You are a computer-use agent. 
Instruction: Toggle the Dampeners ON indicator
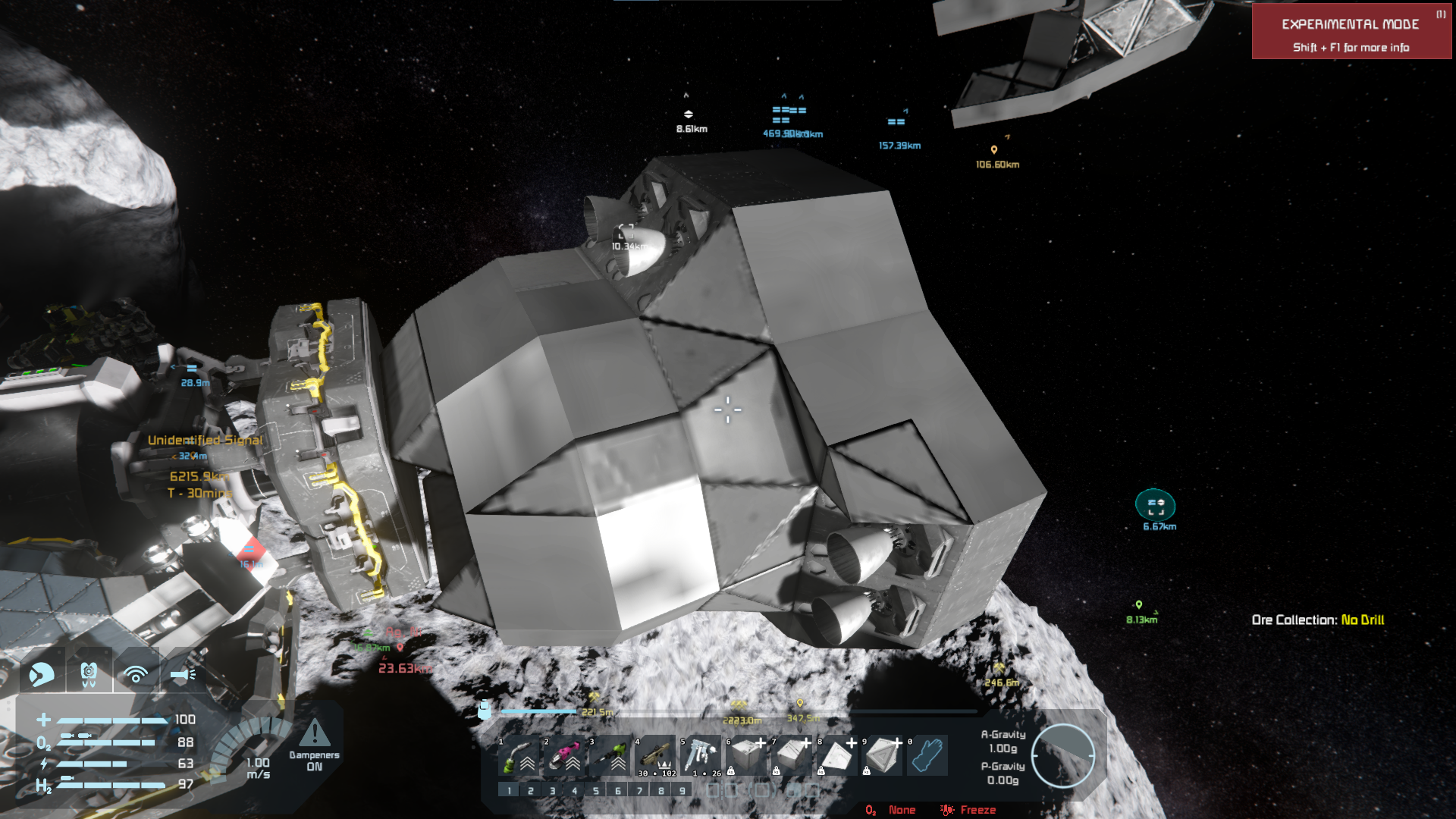point(314,746)
